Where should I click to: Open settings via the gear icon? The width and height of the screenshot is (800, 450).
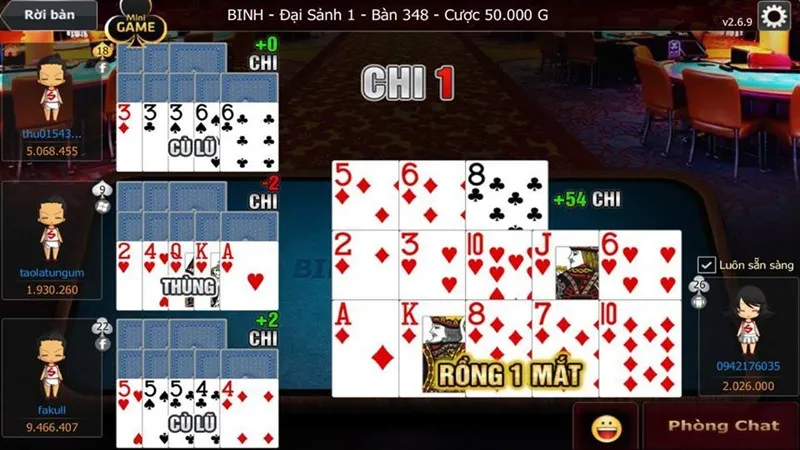point(773,16)
